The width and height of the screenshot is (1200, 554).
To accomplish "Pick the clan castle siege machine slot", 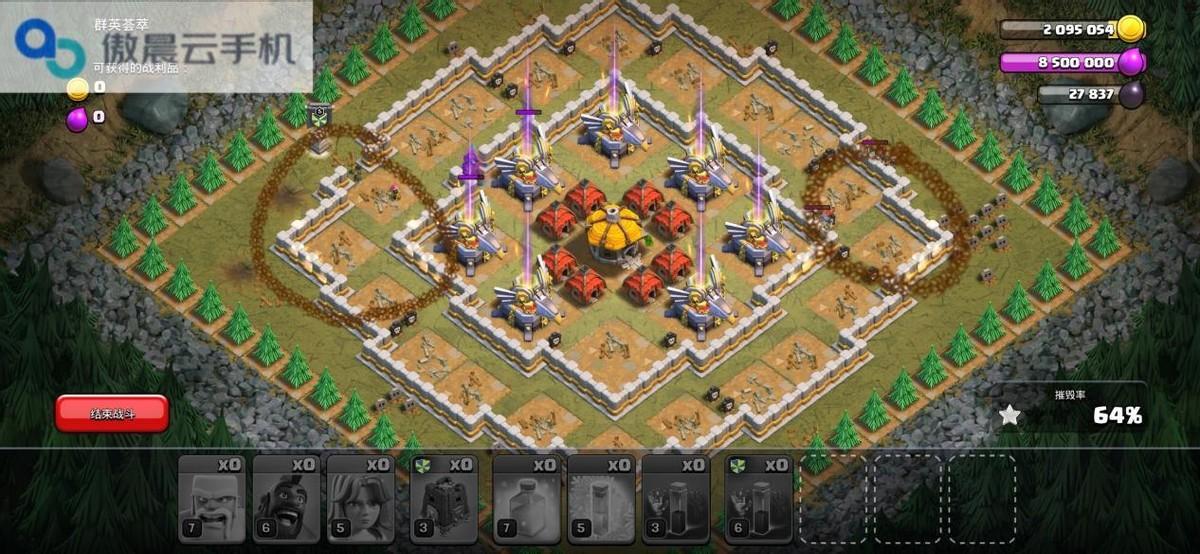I will (443, 499).
